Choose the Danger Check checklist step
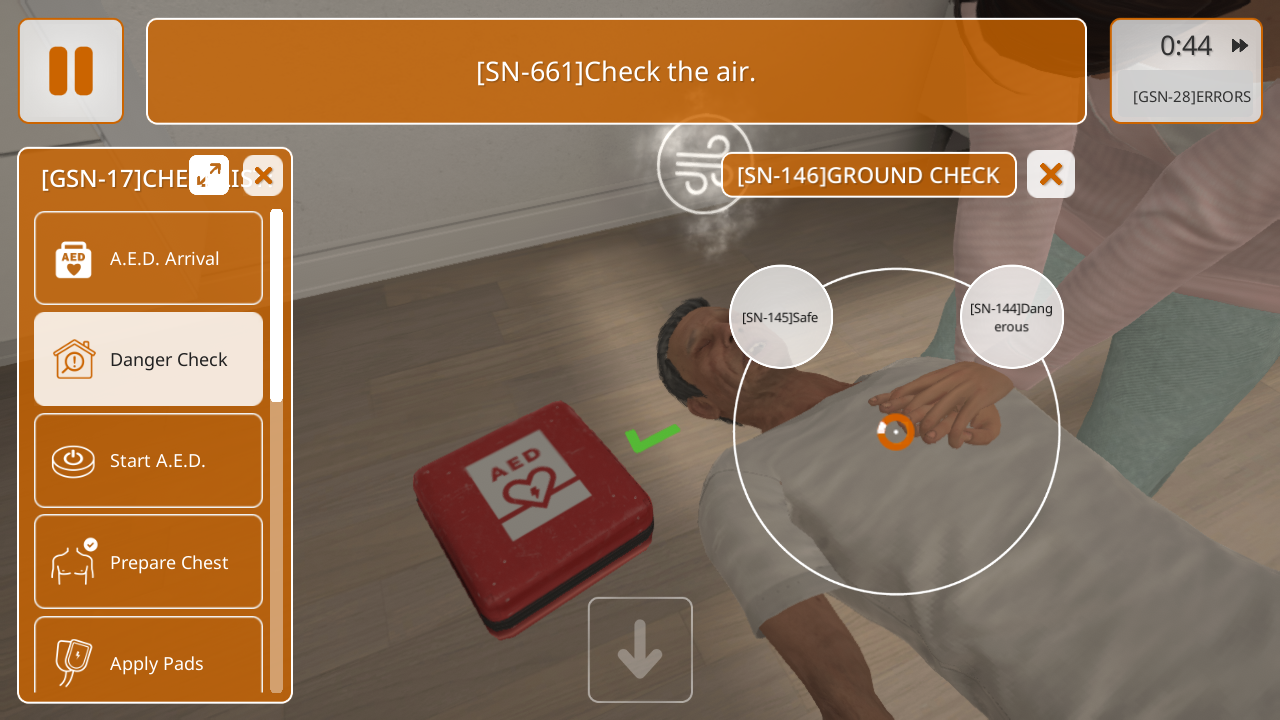This screenshot has height=720, width=1280. click(148, 359)
